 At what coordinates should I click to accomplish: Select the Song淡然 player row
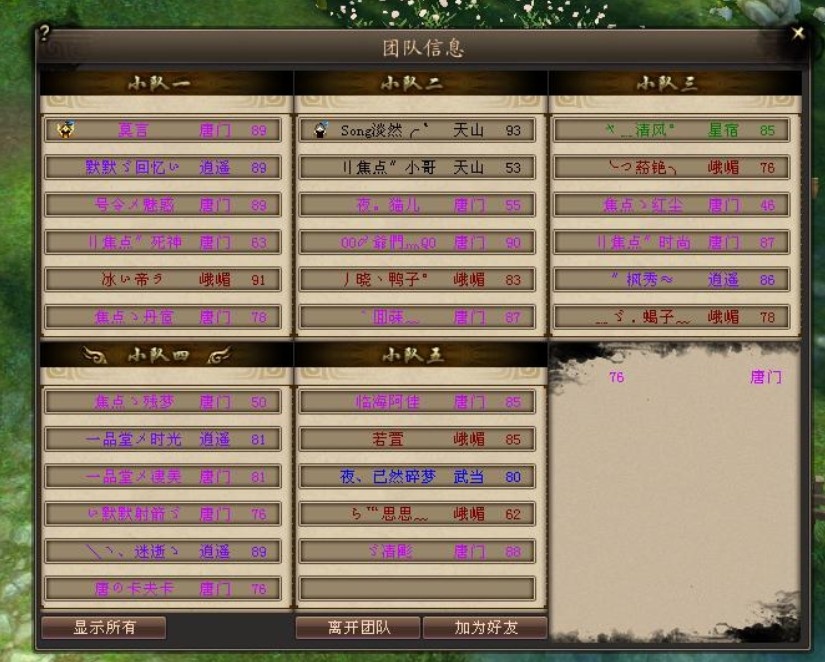coord(417,130)
